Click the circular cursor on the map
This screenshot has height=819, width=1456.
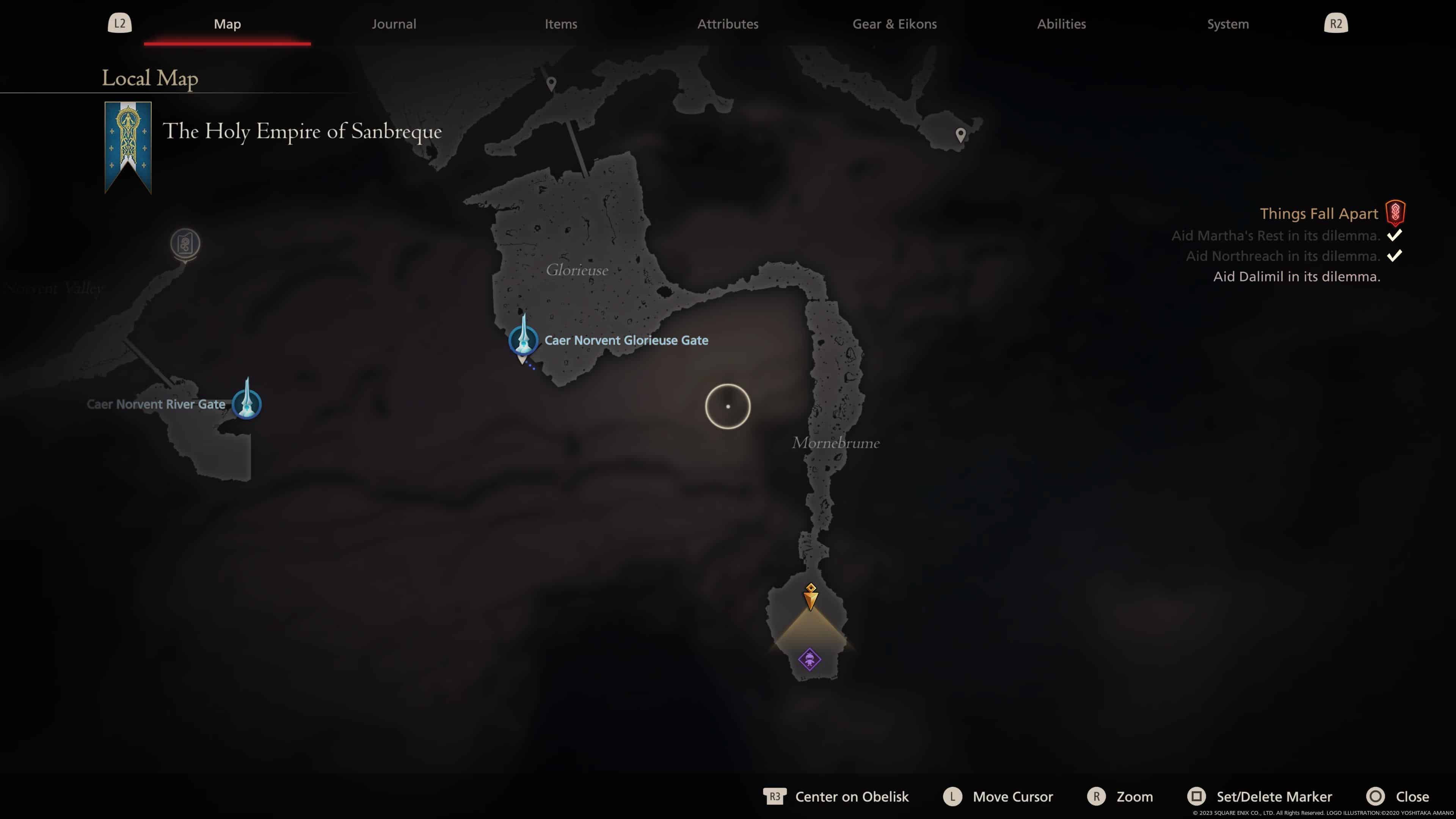[x=728, y=407]
